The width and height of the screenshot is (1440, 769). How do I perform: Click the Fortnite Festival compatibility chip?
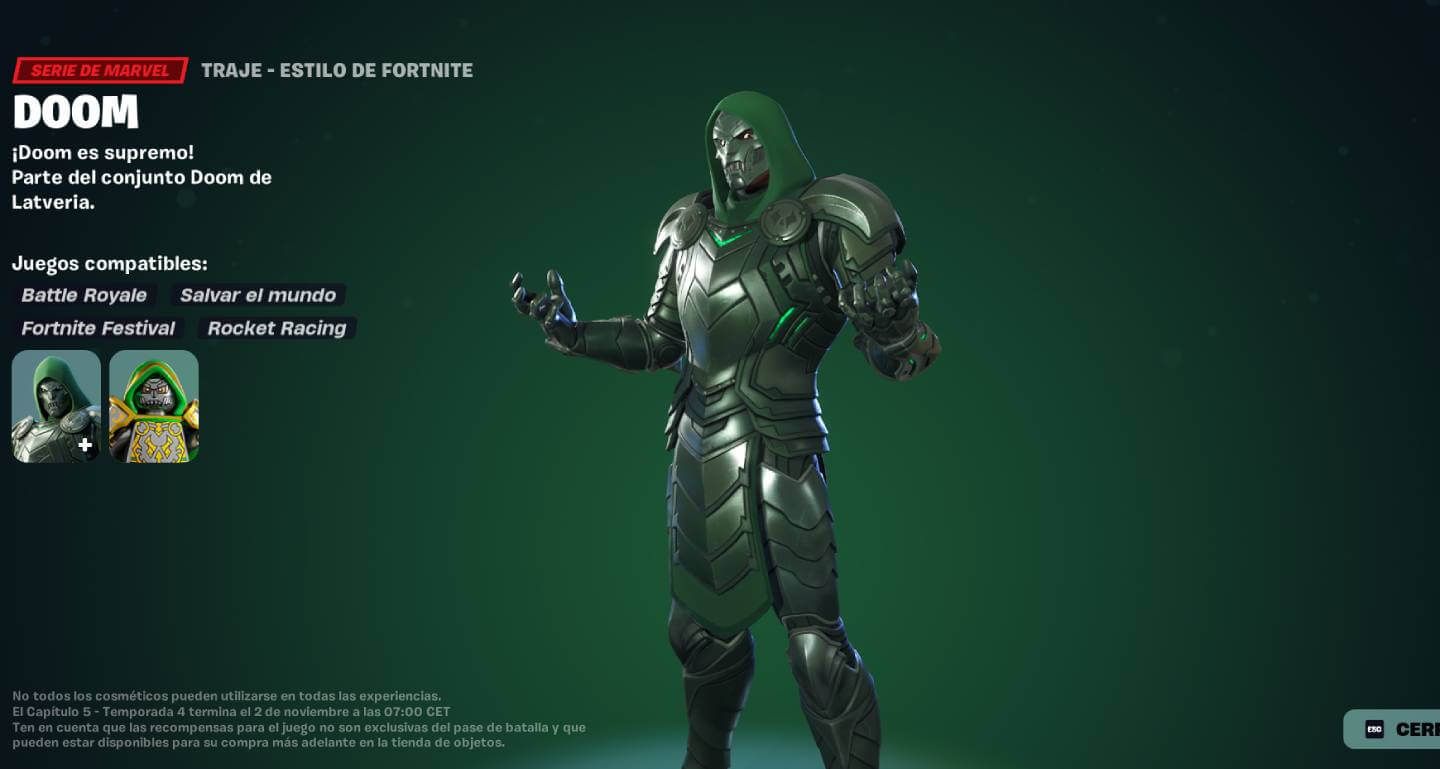click(98, 328)
